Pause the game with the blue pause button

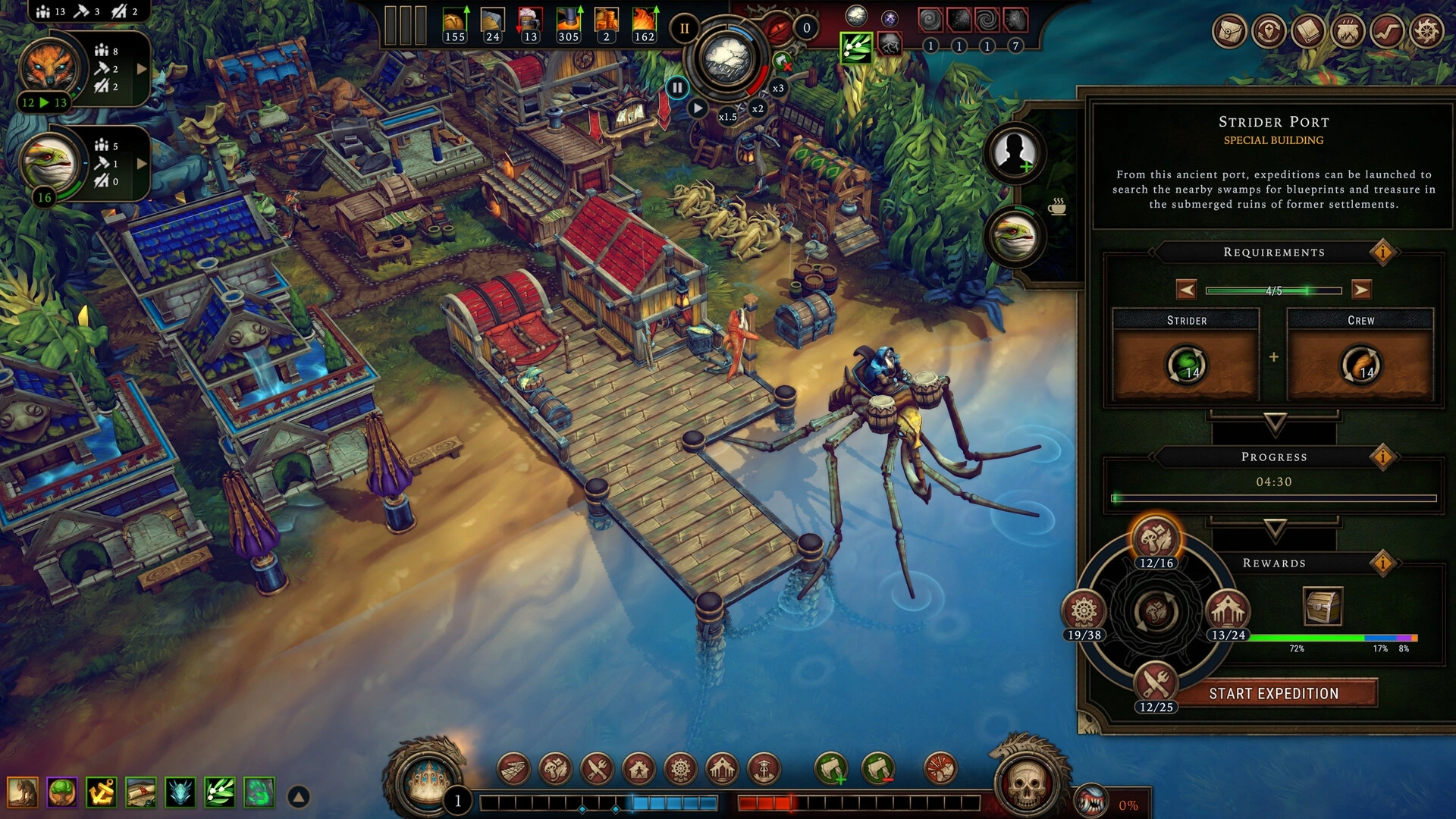point(677,88)
